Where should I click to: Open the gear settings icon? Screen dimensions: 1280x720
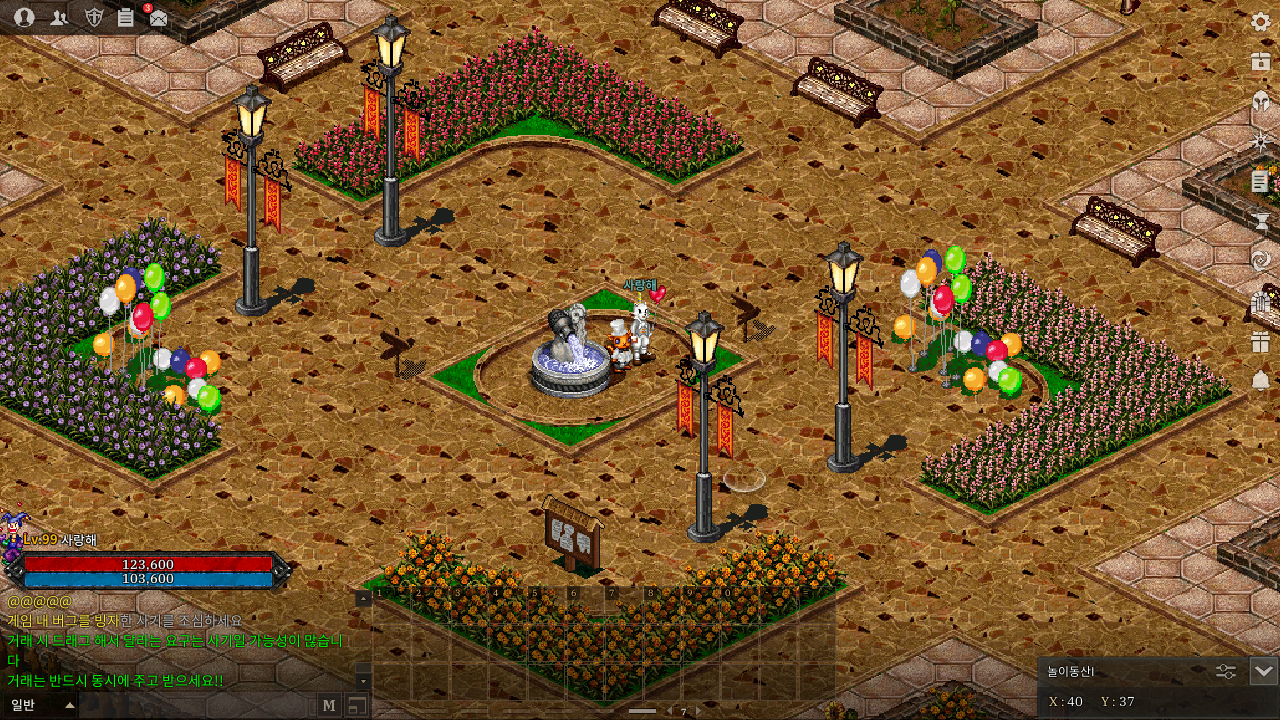(1260, 22)
